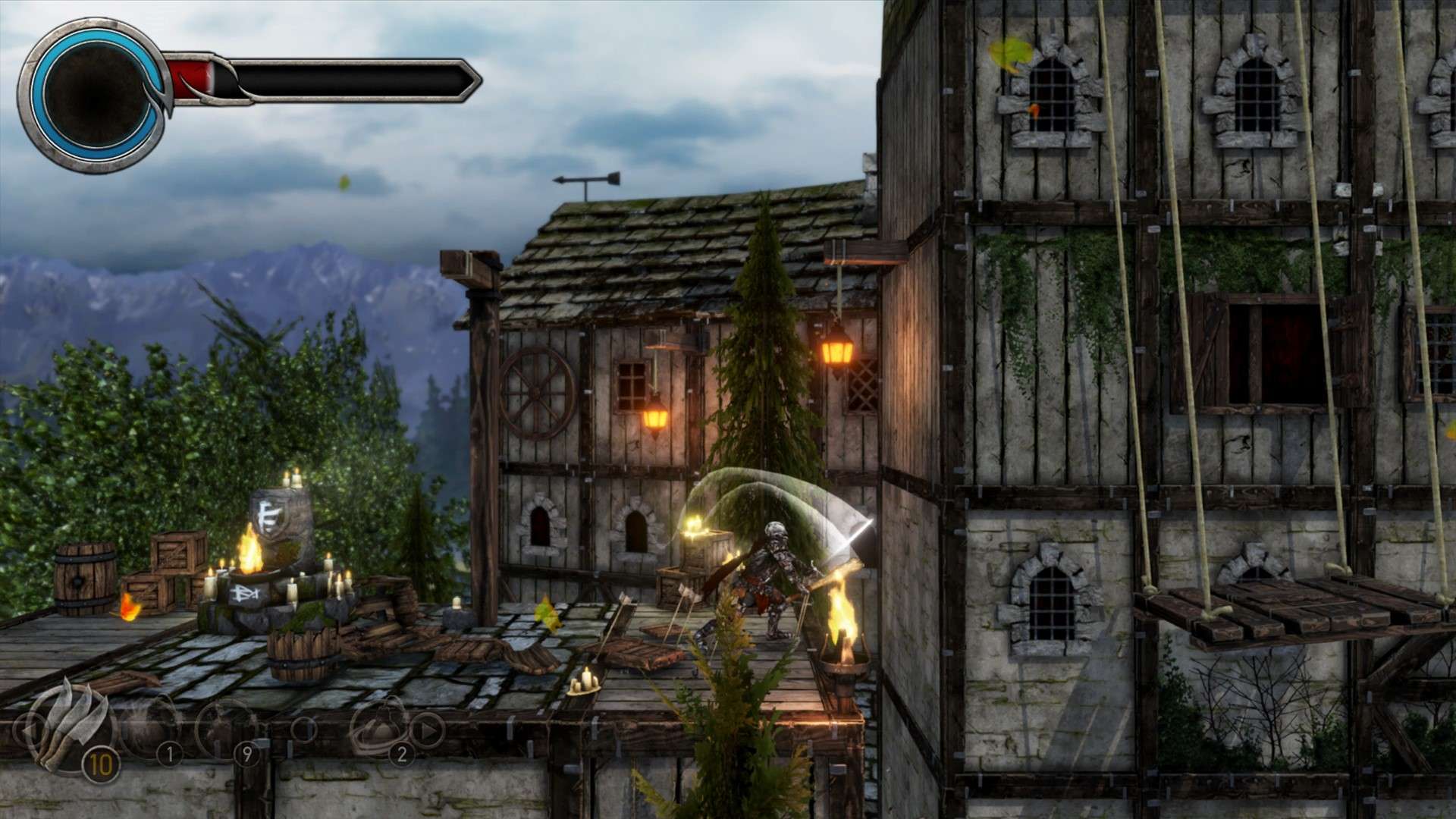Viewport: 1456px width, 819px height.
Task: Click the small empty item slot
Action: click(303, 730)
